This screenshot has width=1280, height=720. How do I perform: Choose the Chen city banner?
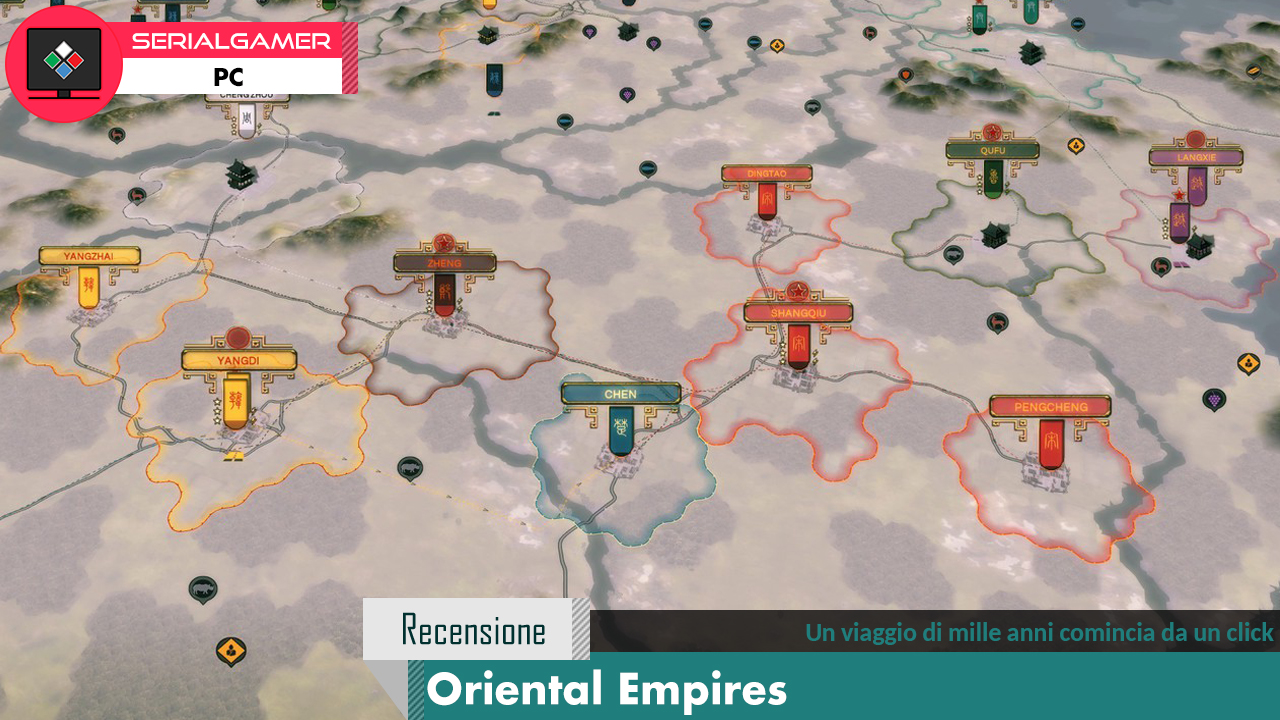pos(620,394)
